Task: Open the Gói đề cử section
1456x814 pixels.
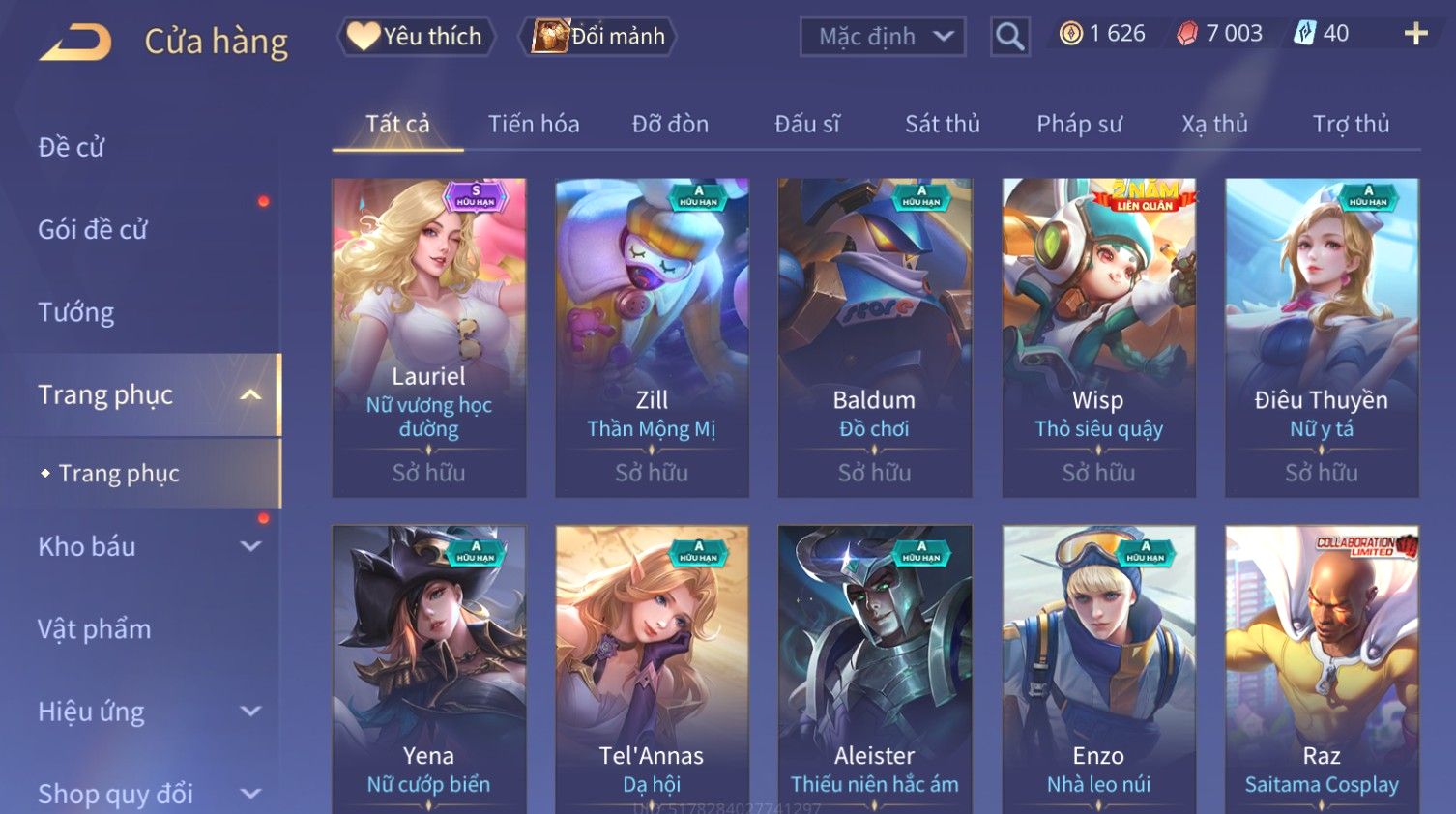Action: point(93,230)
